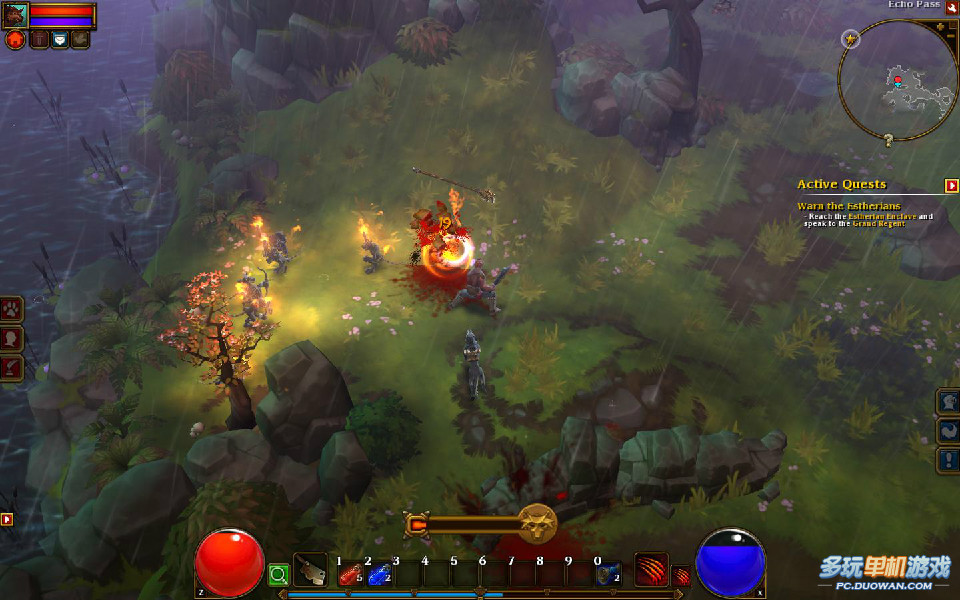
Task: Click the green magnifying glass button
Action: pyautogui.click(x=278, y=574)
